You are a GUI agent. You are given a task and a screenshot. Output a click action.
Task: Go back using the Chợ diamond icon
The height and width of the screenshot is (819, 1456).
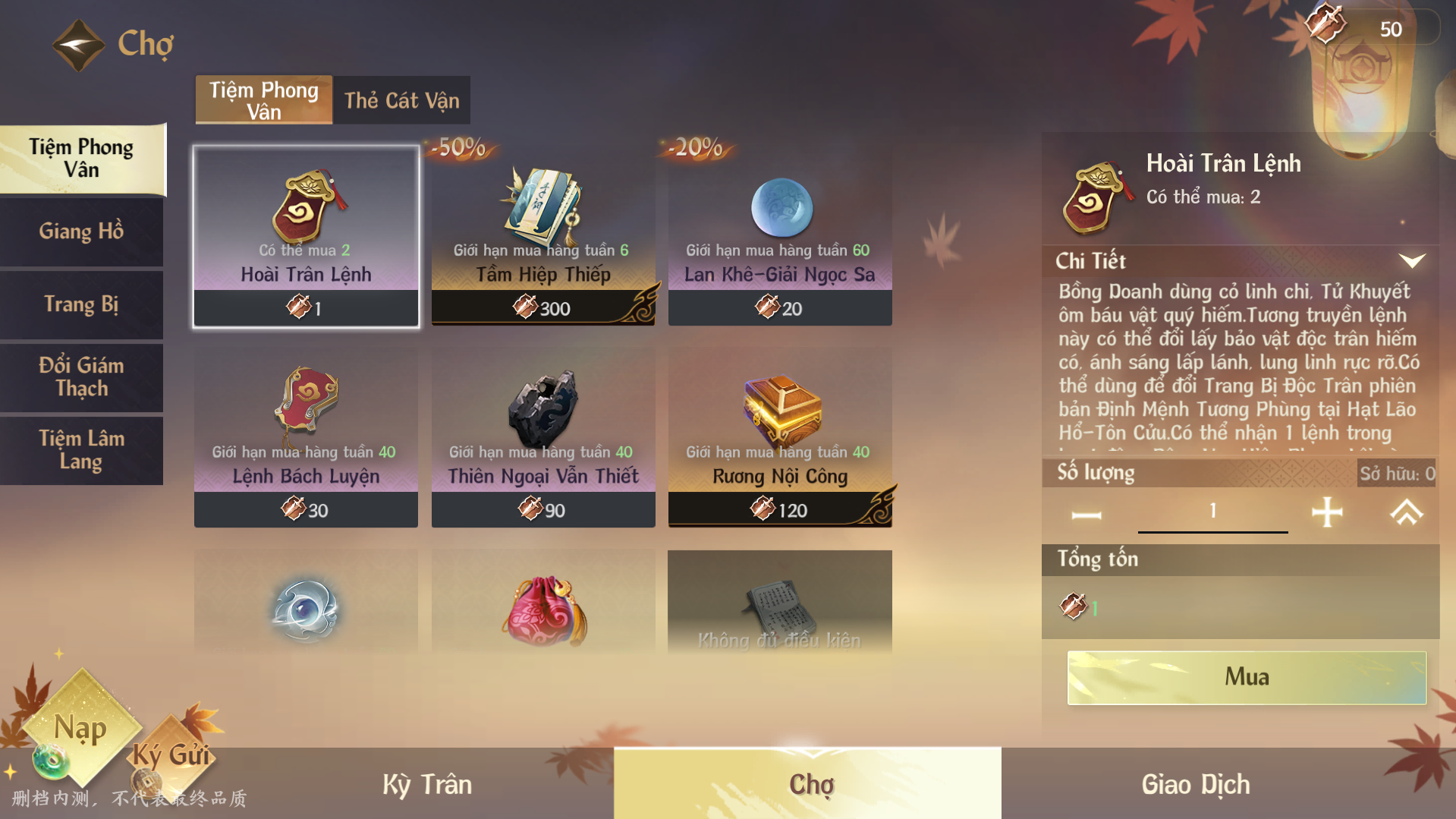click(78, 45)
